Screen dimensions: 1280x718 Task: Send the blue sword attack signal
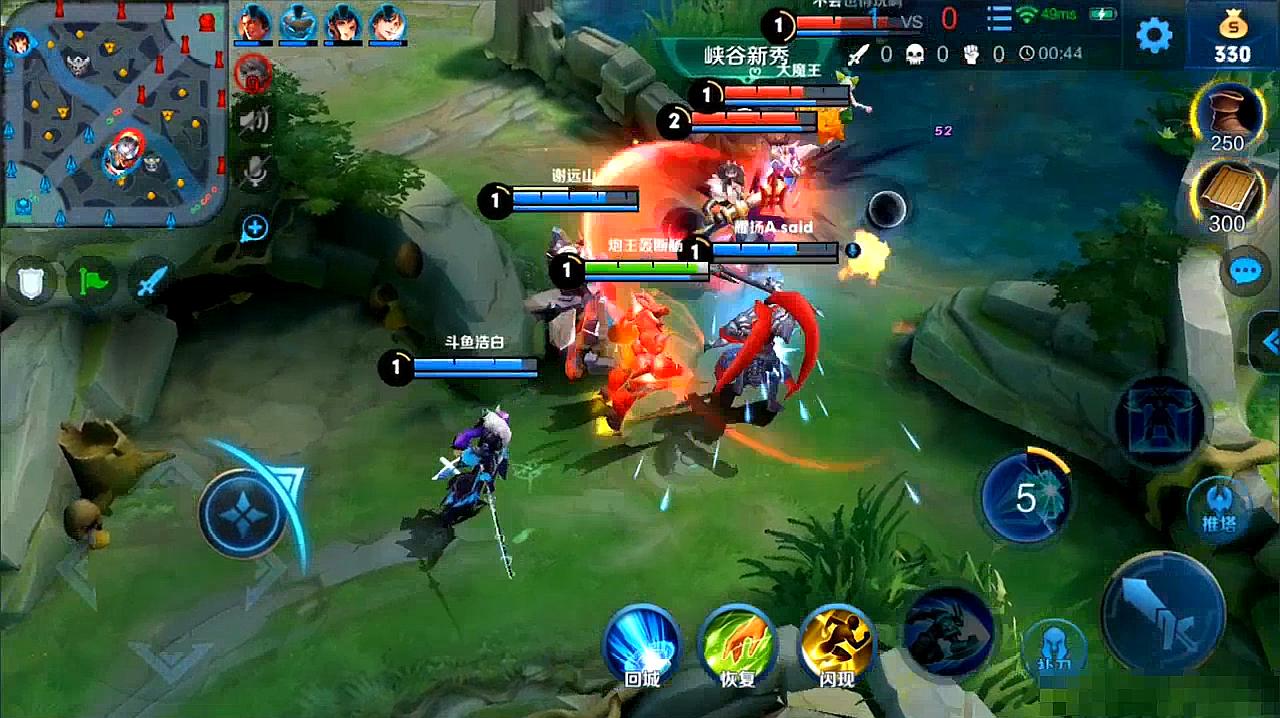coord(149,282)
